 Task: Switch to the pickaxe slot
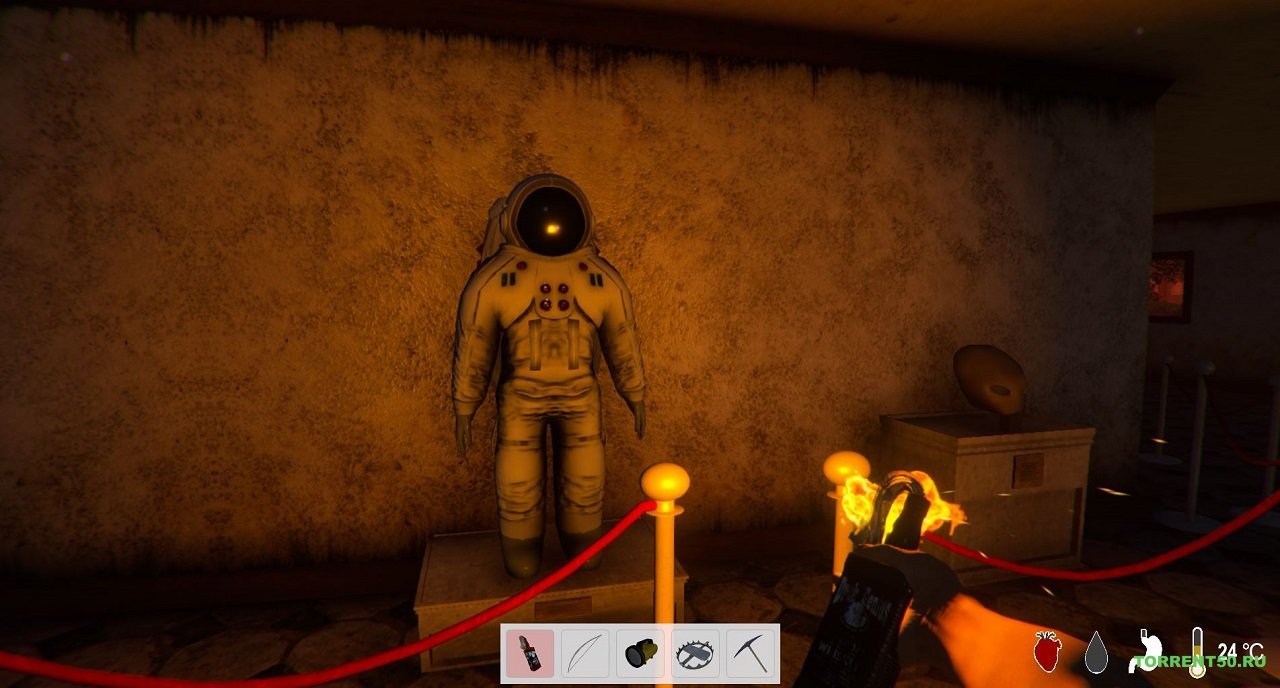(x=750, y=654)
